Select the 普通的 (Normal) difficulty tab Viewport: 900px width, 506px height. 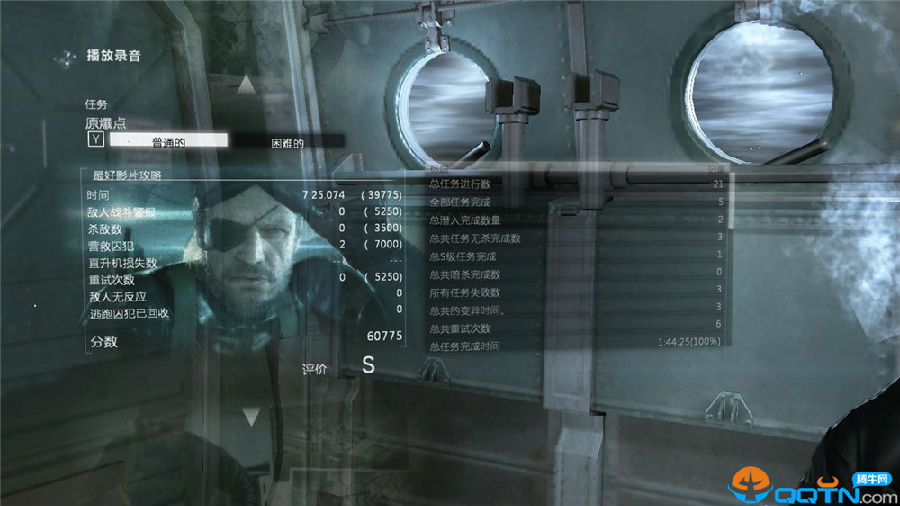tap(168, 142)
